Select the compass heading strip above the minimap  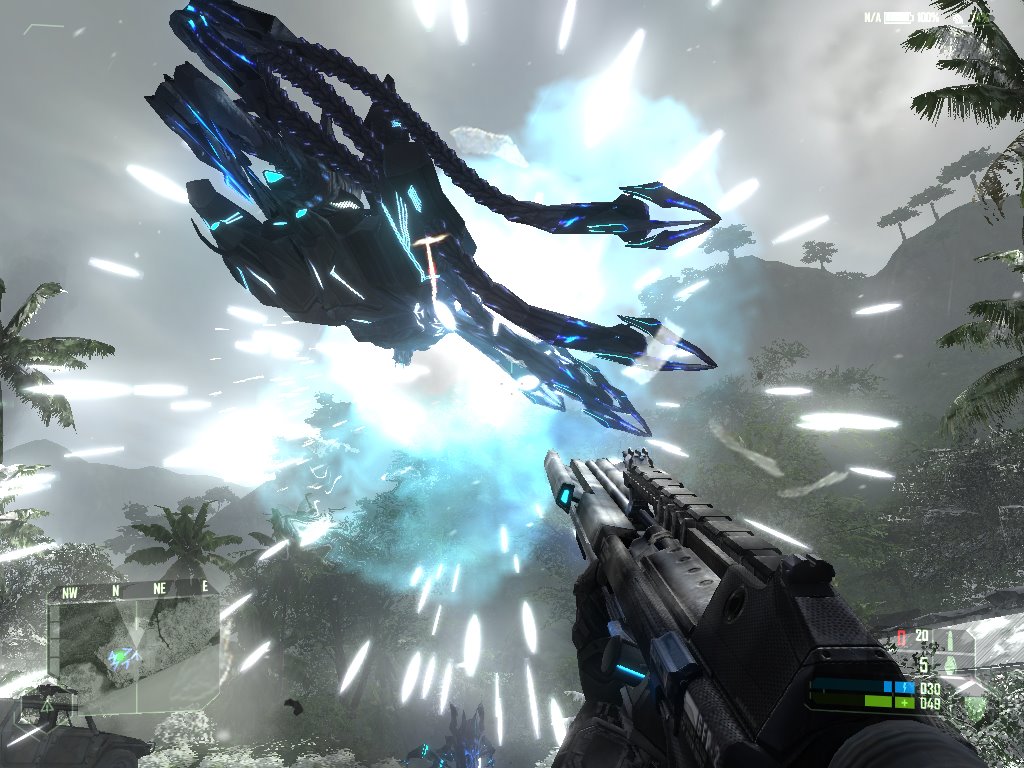pos(133,590)
